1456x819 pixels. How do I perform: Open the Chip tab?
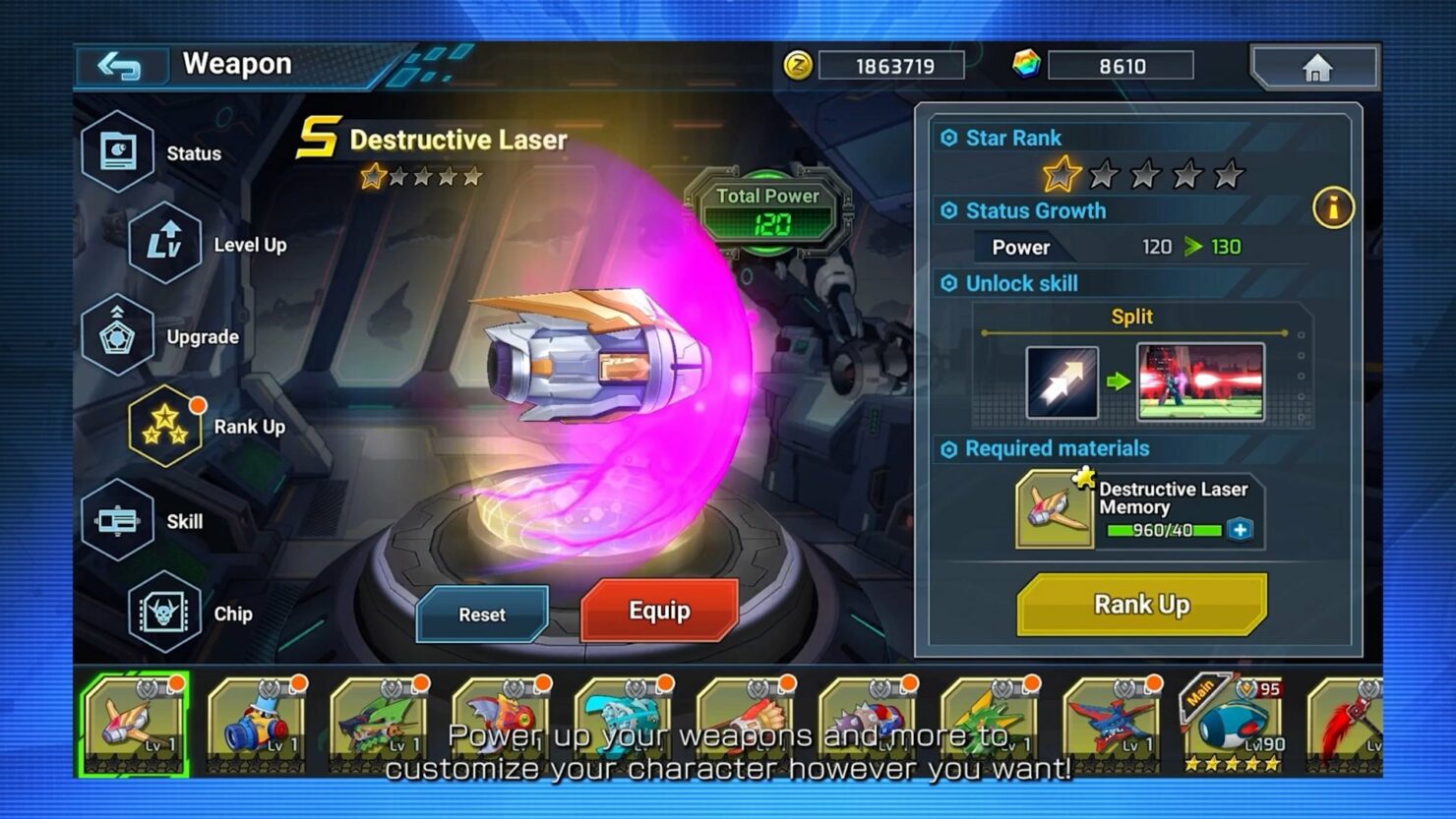(x=166, y=614)
